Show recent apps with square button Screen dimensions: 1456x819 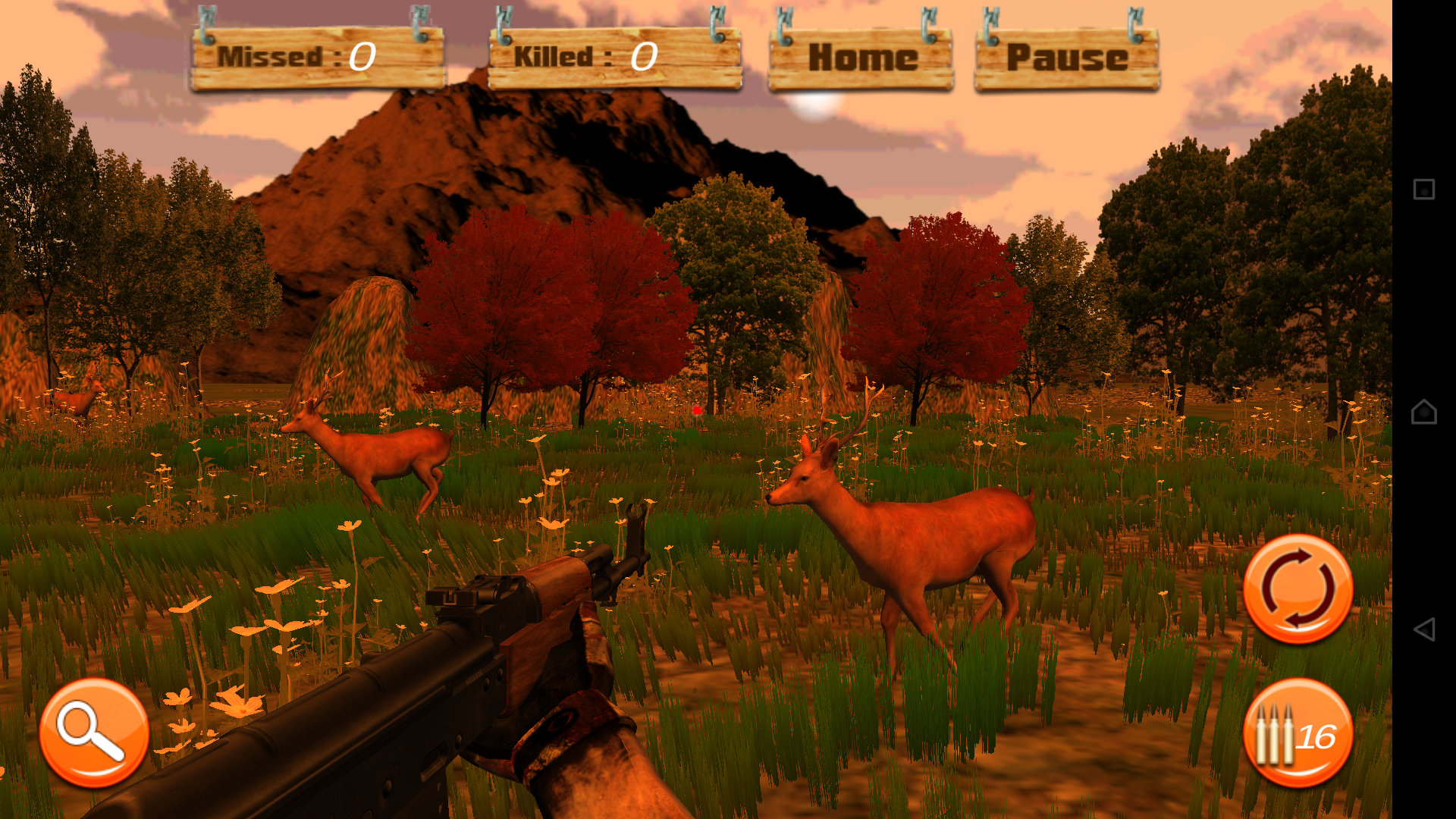click(x=1423, y=189)
